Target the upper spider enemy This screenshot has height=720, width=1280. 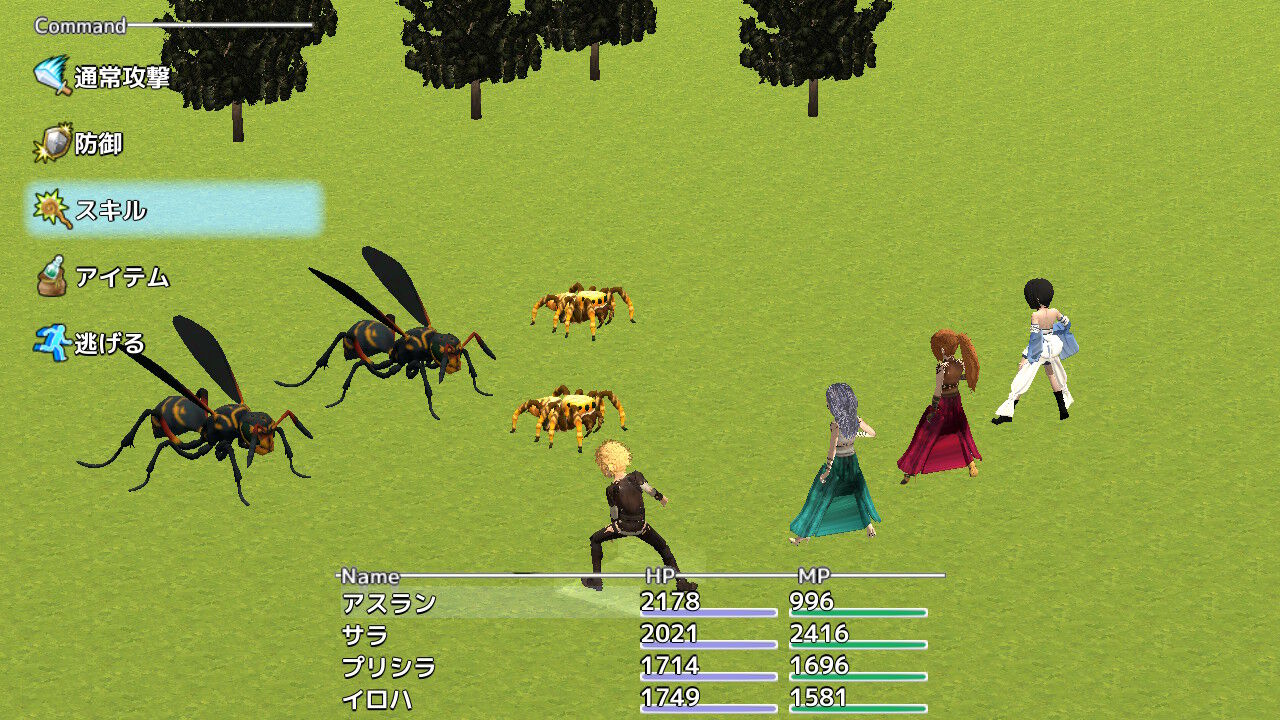[580, 305]
